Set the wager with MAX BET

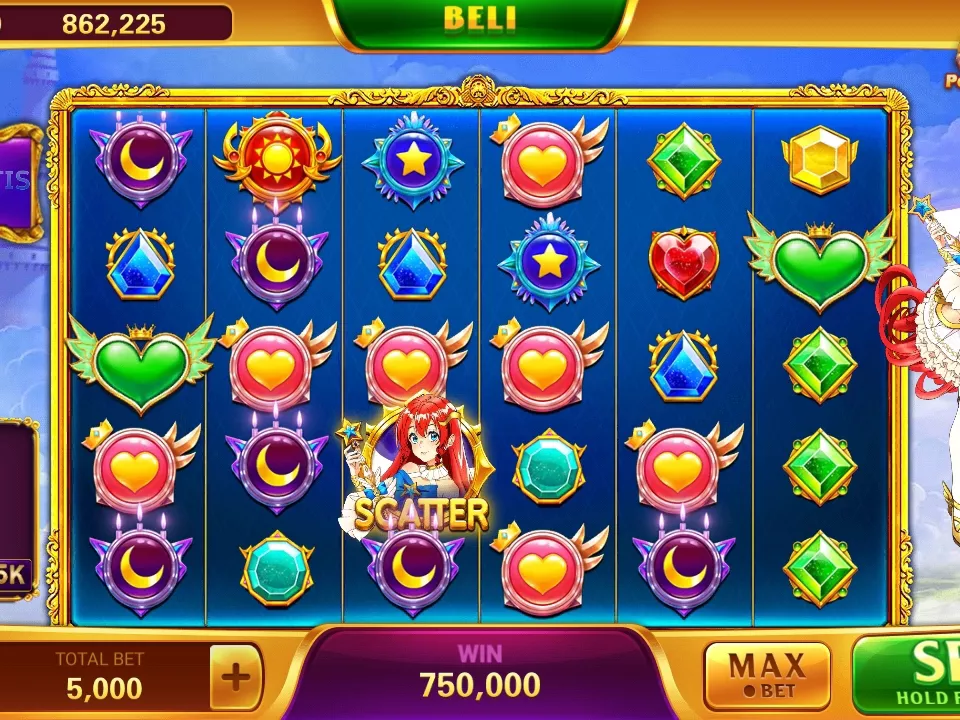(767, 676)
